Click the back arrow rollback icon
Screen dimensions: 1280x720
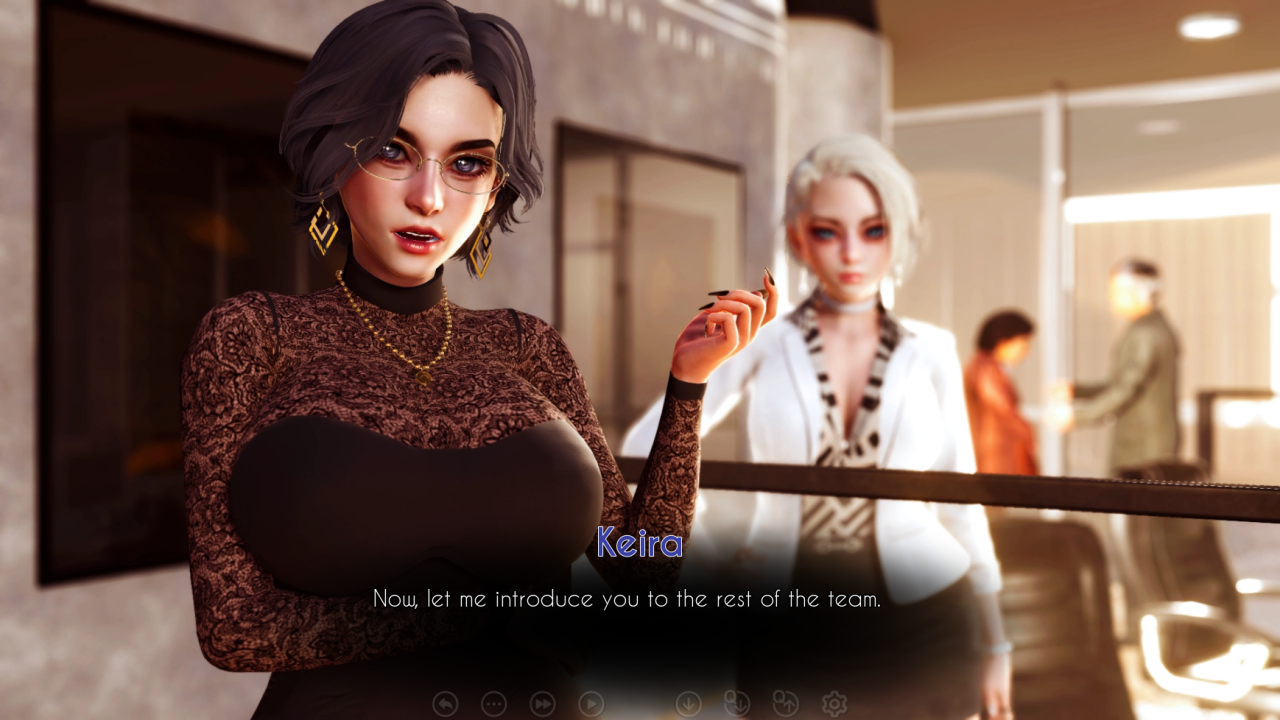(x=445, y=704)
